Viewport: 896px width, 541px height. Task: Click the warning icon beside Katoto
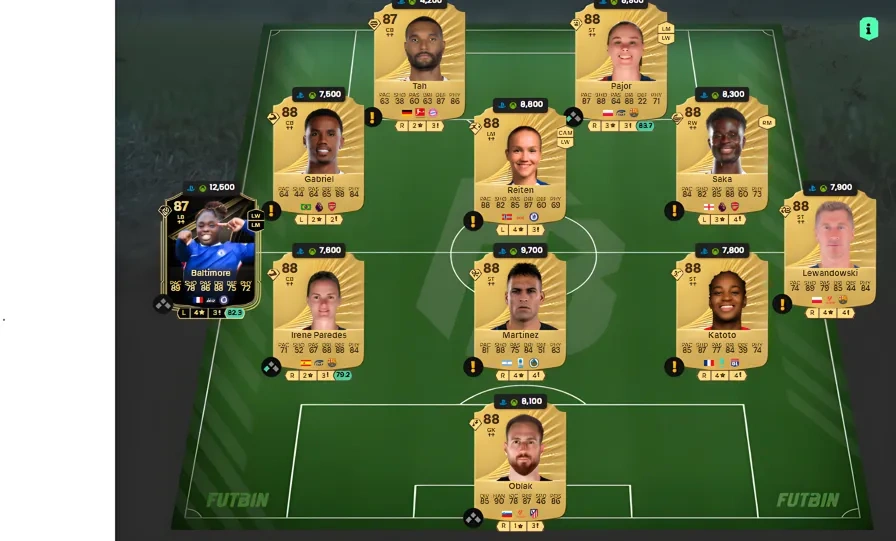coord(675,367)
